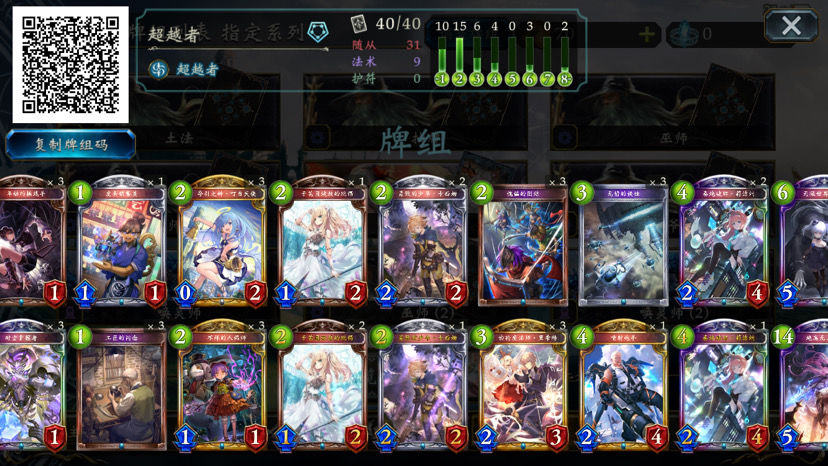Image resolution: width=828 pixels, height=466 pixels.
Task: Click the 复制牌组码 copy deck code button
Action: click(x=71, y=145)
